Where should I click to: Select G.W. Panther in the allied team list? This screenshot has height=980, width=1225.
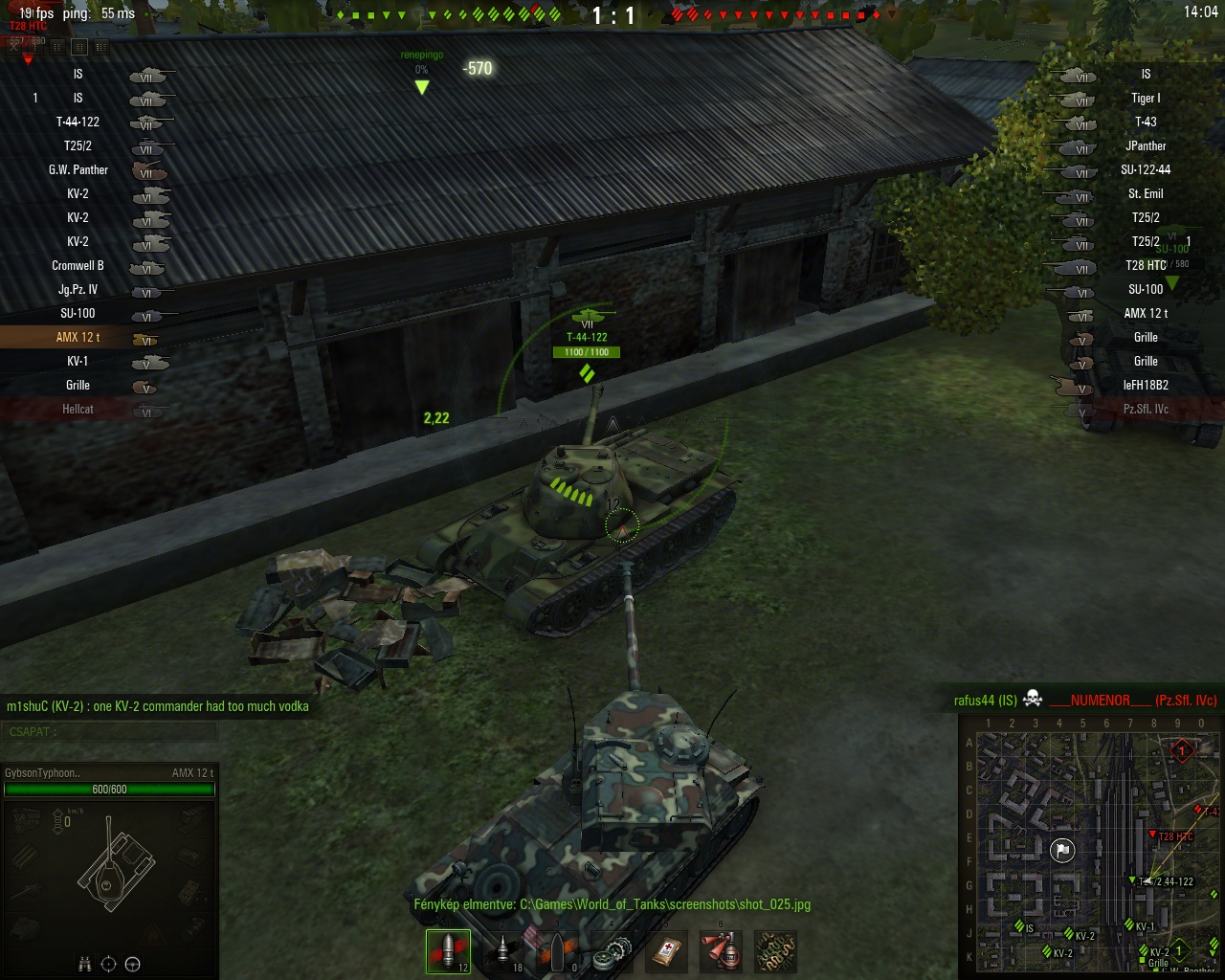pyautogui.click(x=78, y=169)
